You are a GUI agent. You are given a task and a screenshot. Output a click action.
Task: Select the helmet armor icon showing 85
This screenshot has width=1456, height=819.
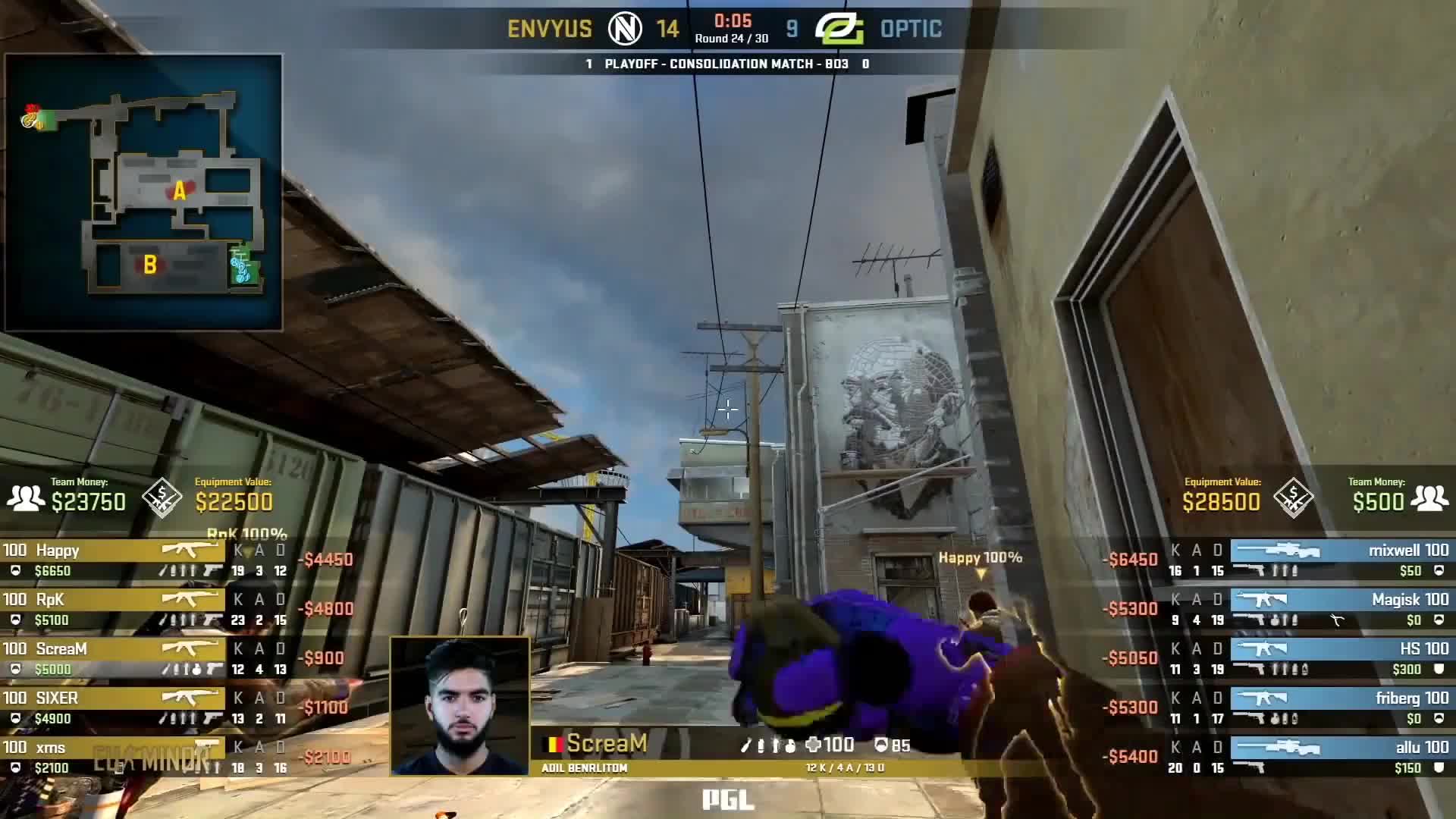click(881, 745)
